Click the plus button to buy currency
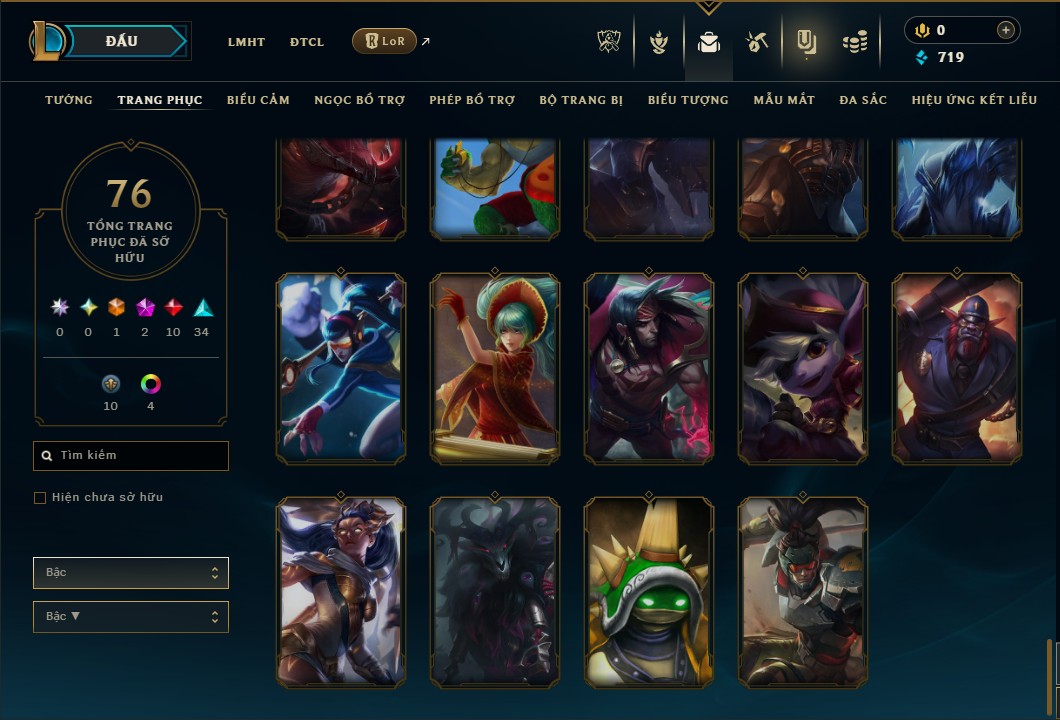This screenshot has height=720, width=1060. coord(1006,30)
